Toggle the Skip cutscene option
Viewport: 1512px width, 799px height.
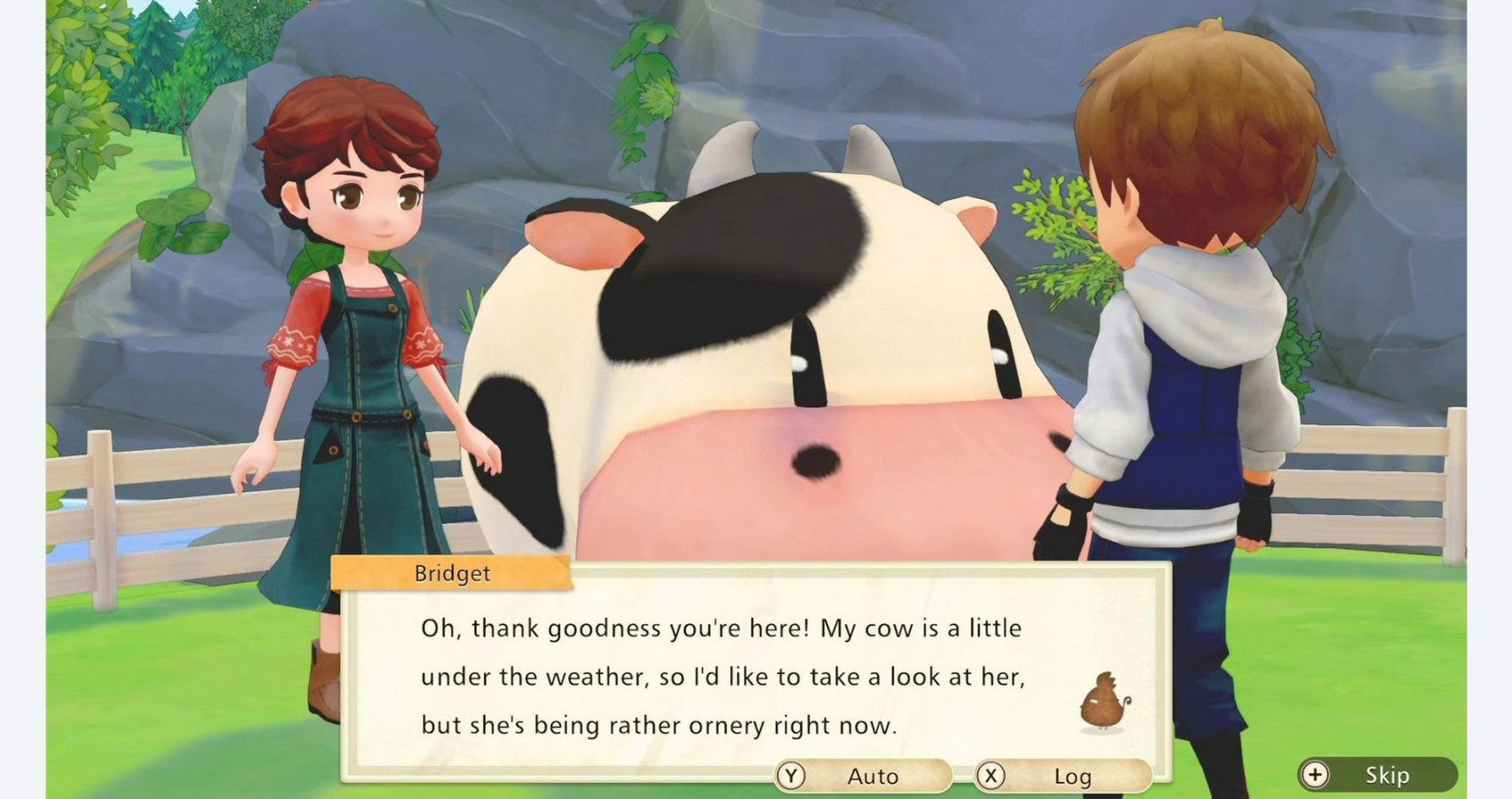1381,773
